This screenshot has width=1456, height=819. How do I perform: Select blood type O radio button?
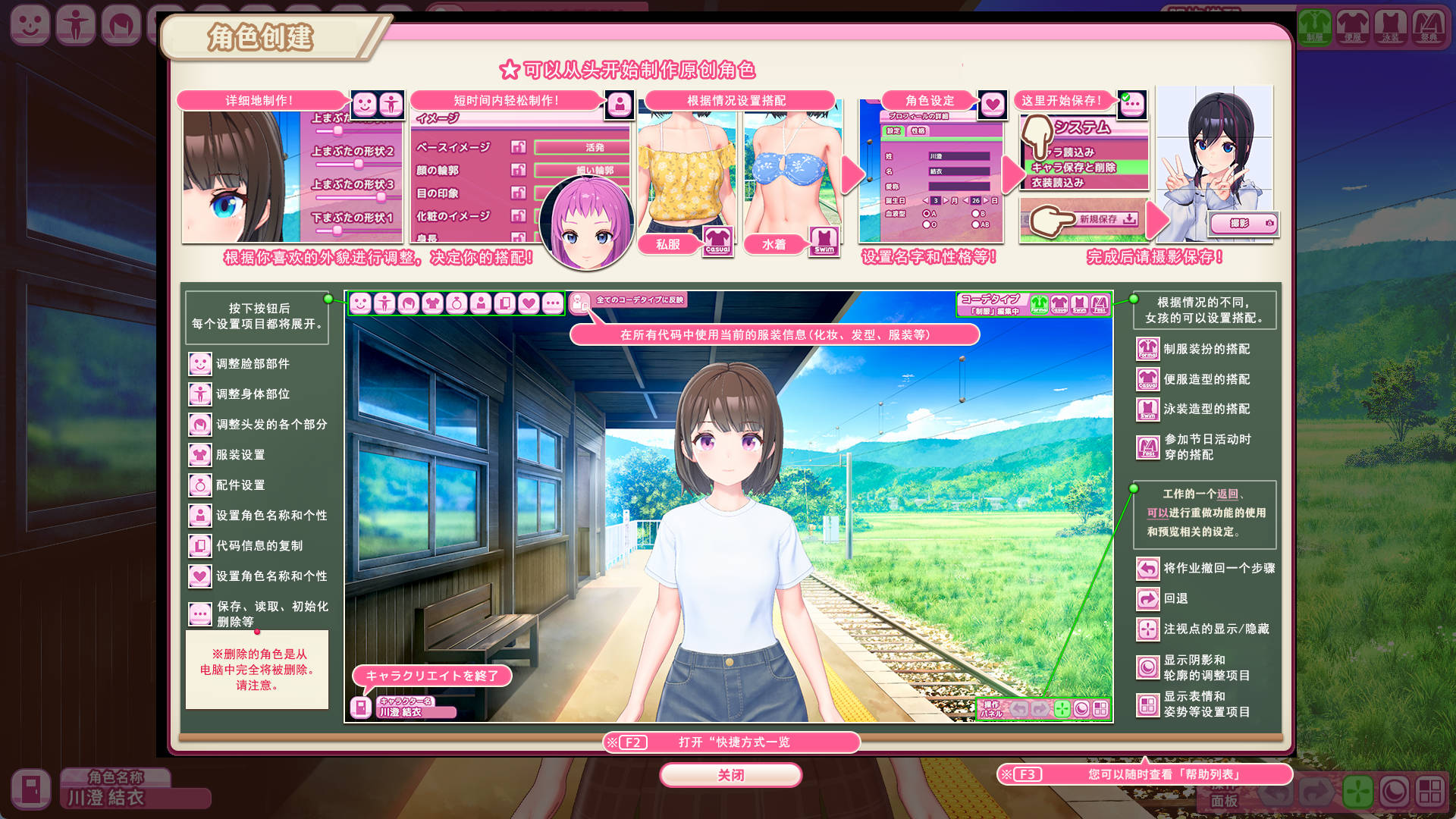pyautogui.click(x=926, y=223)
